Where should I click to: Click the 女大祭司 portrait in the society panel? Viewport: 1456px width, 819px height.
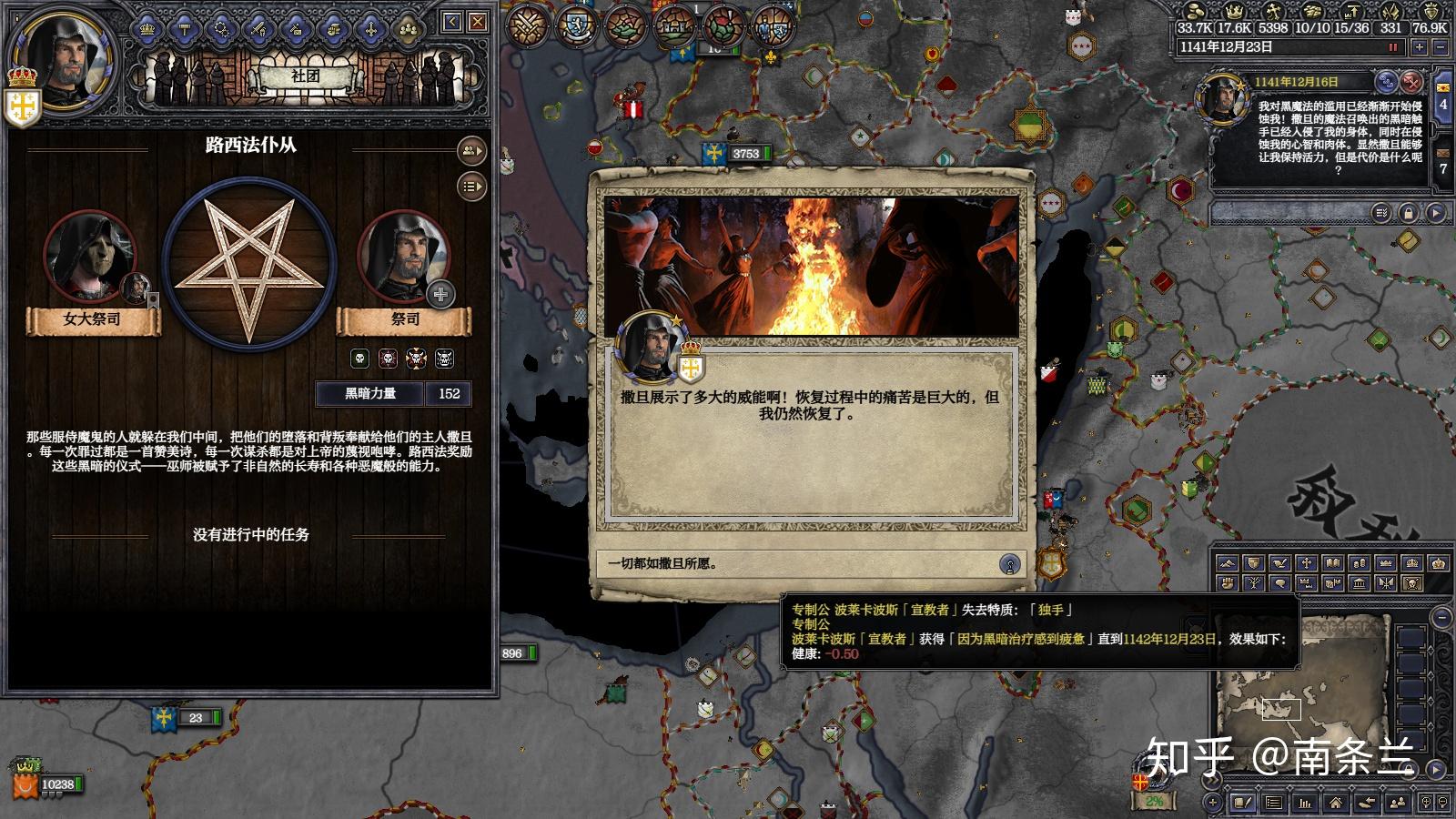click(89, 257)
